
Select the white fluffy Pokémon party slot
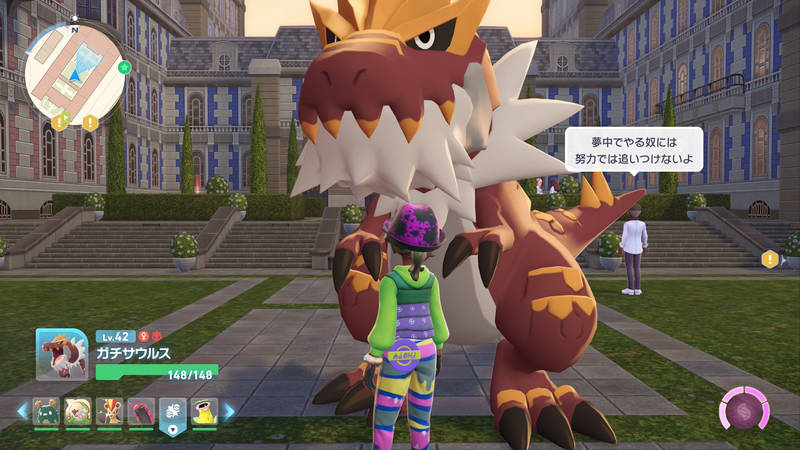click(77, 411)
